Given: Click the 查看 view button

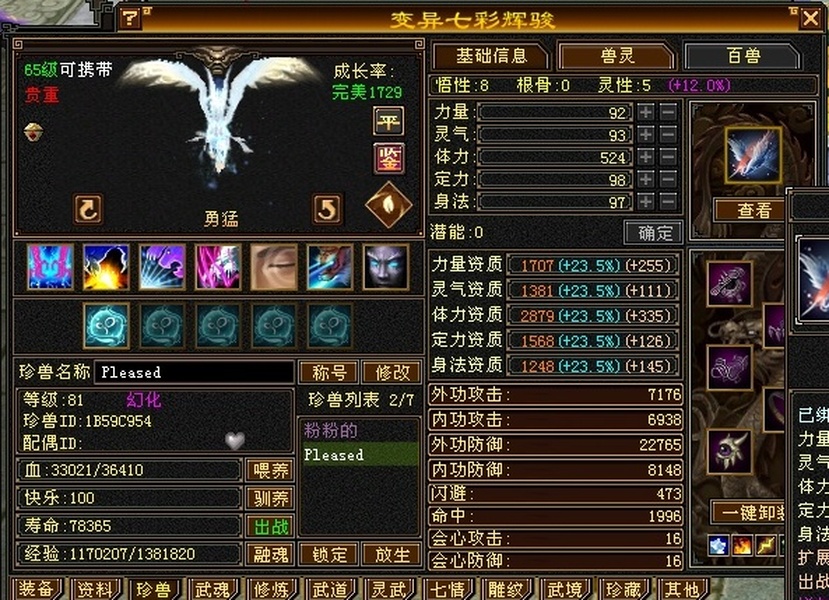Looking at the screenshot, I should tap(754, 210).
